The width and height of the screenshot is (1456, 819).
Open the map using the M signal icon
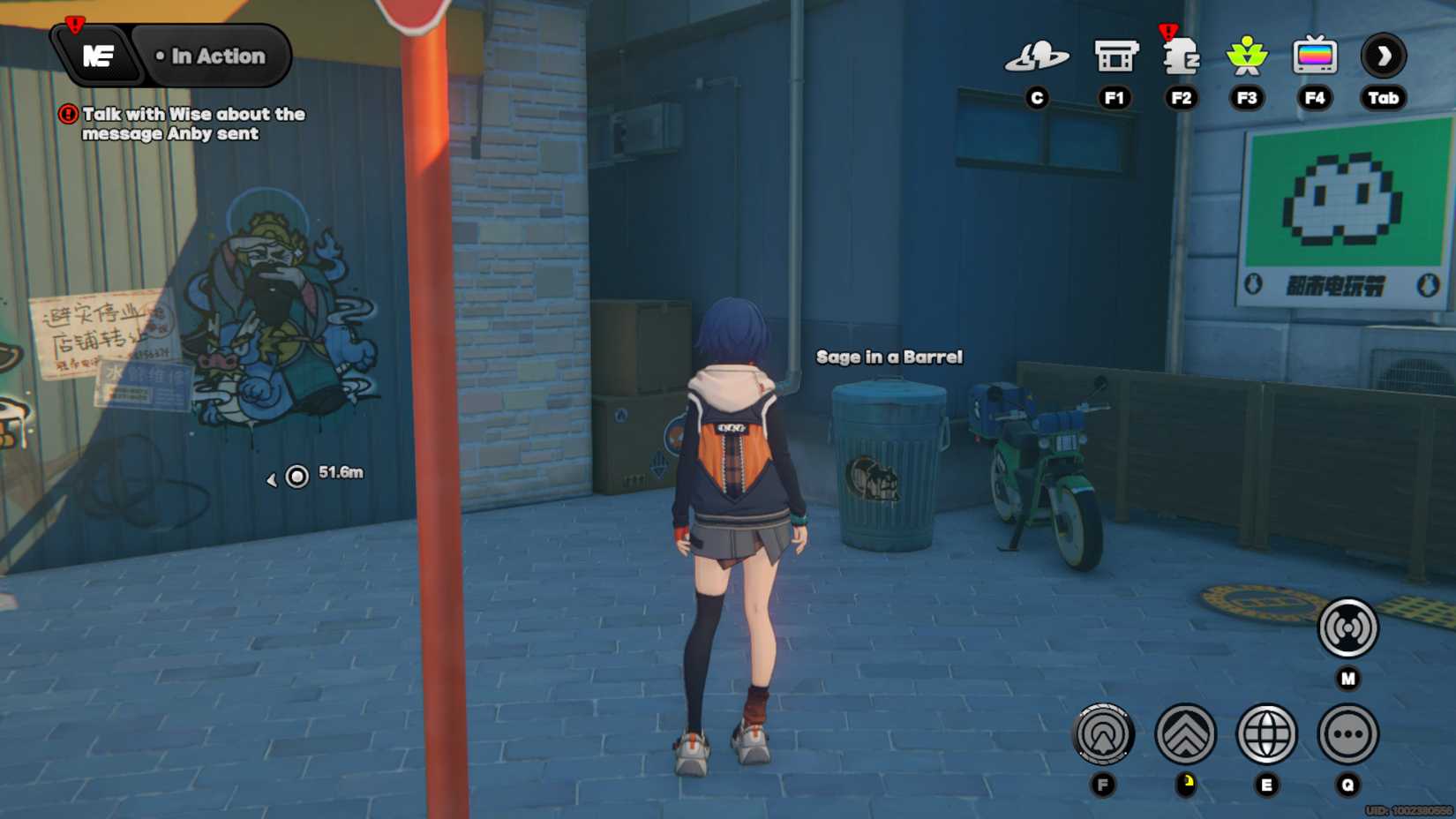[x=1348, y=628]
